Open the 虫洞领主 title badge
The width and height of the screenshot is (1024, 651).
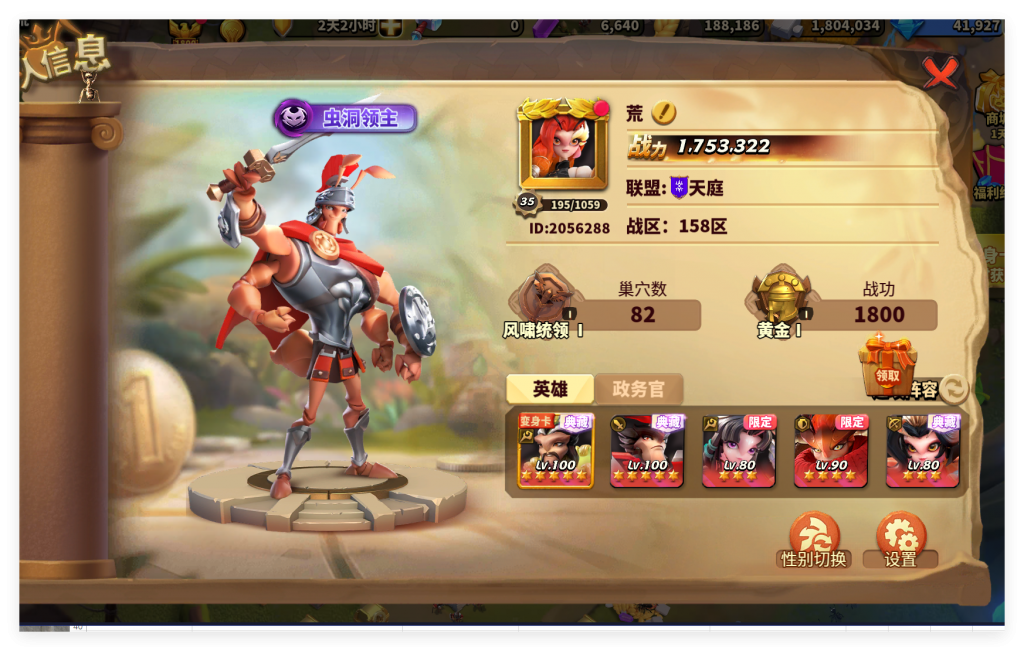tap(346, 118)
